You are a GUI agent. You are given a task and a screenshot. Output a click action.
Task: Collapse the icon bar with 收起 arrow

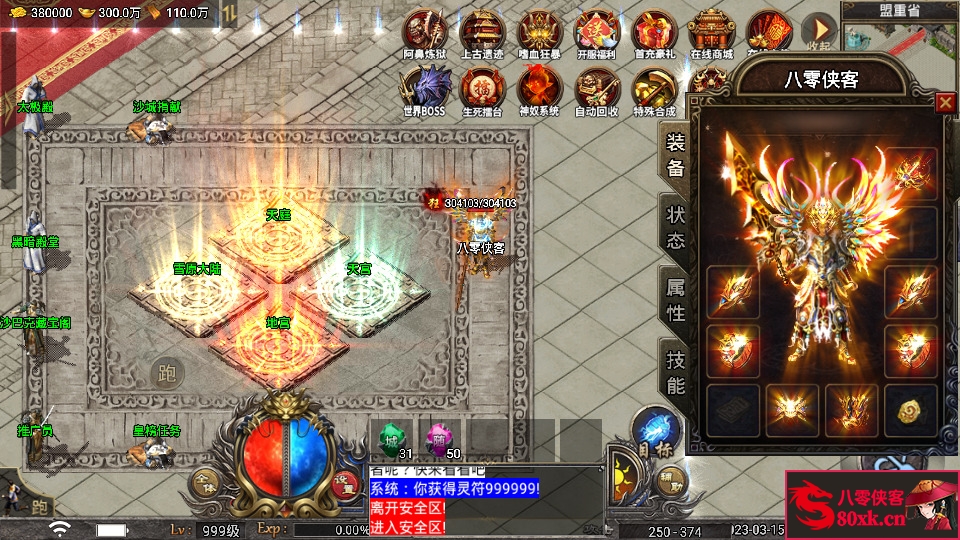[x=819, y=31]
